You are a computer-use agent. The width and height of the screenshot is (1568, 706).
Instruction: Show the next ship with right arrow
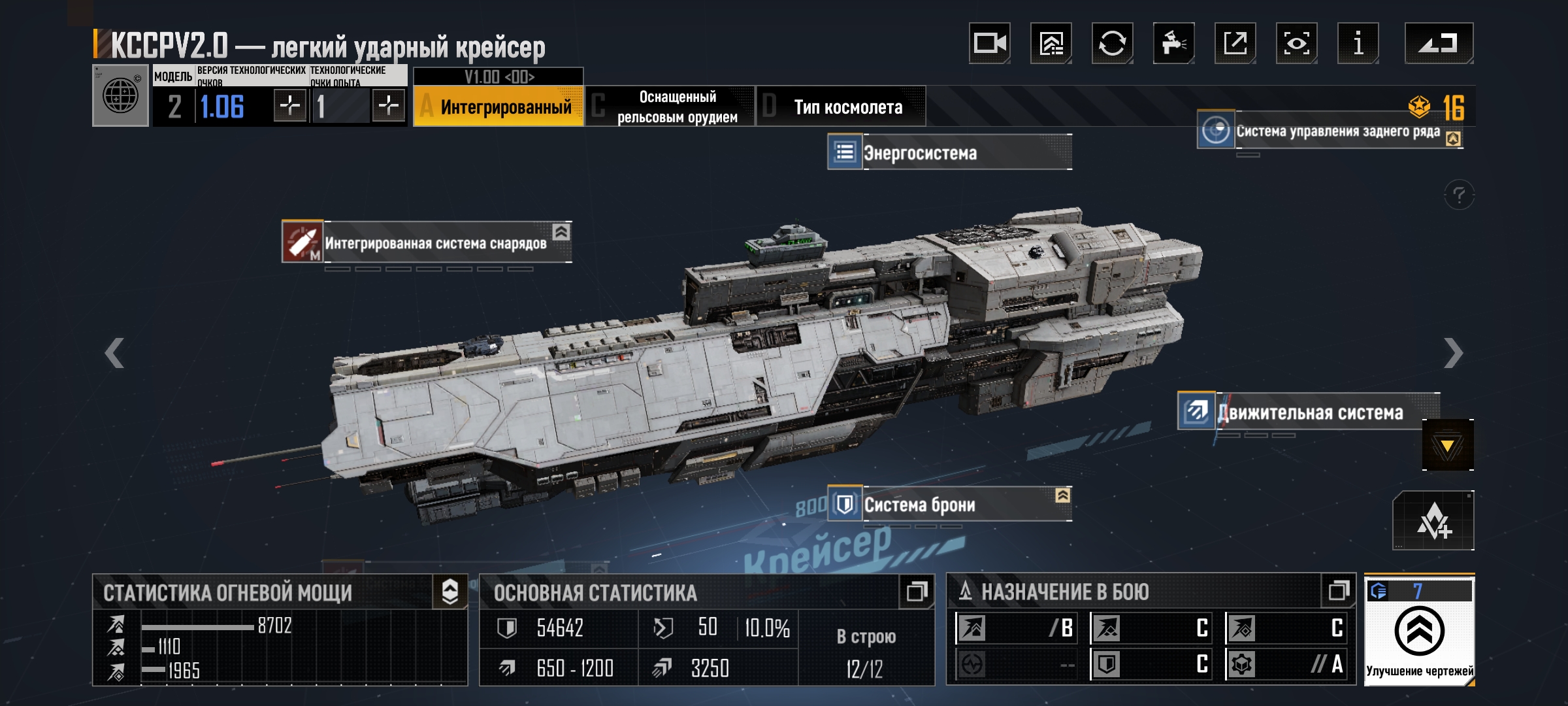[1453, 353]
